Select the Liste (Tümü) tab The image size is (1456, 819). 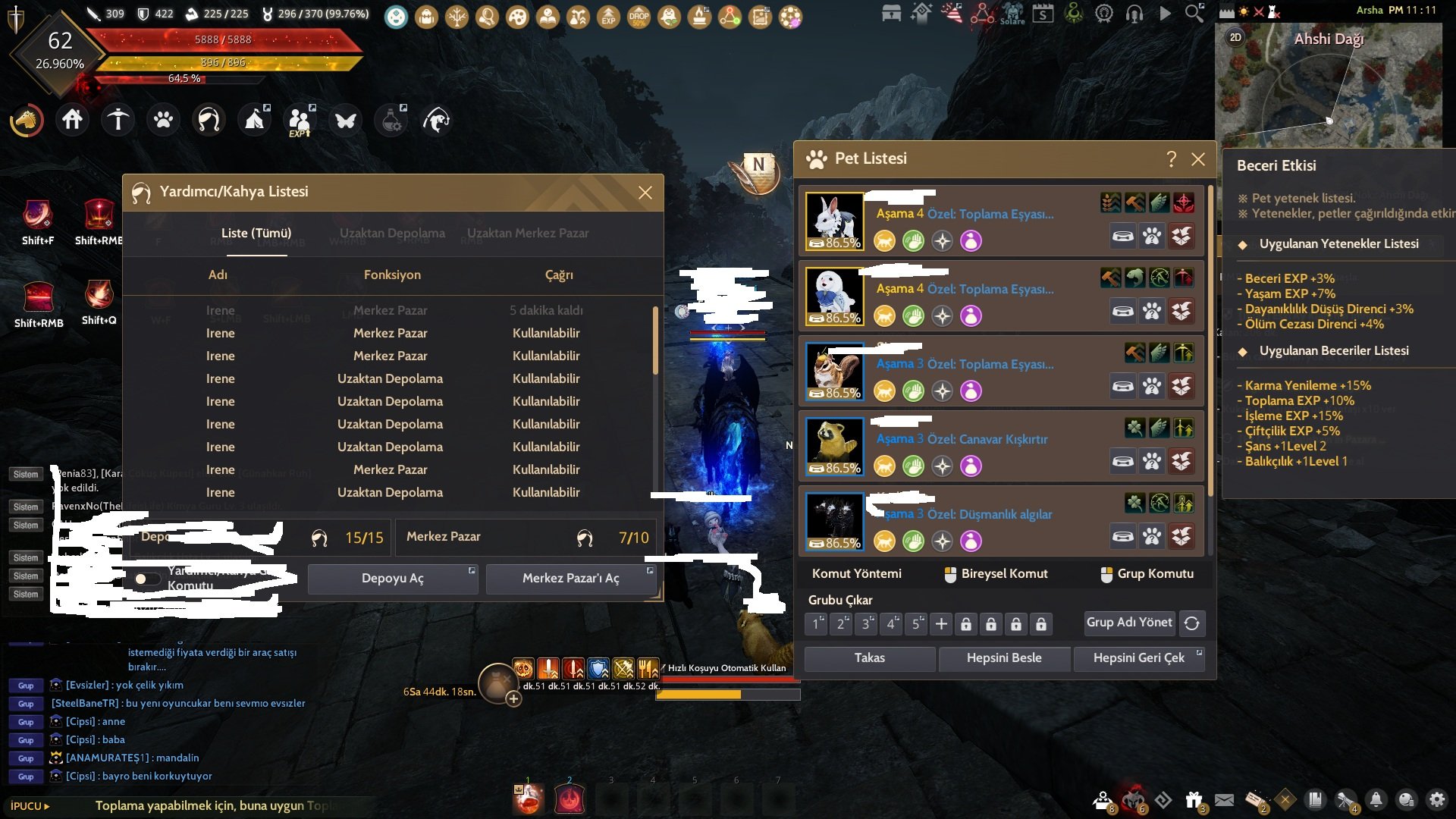(256, 233)
